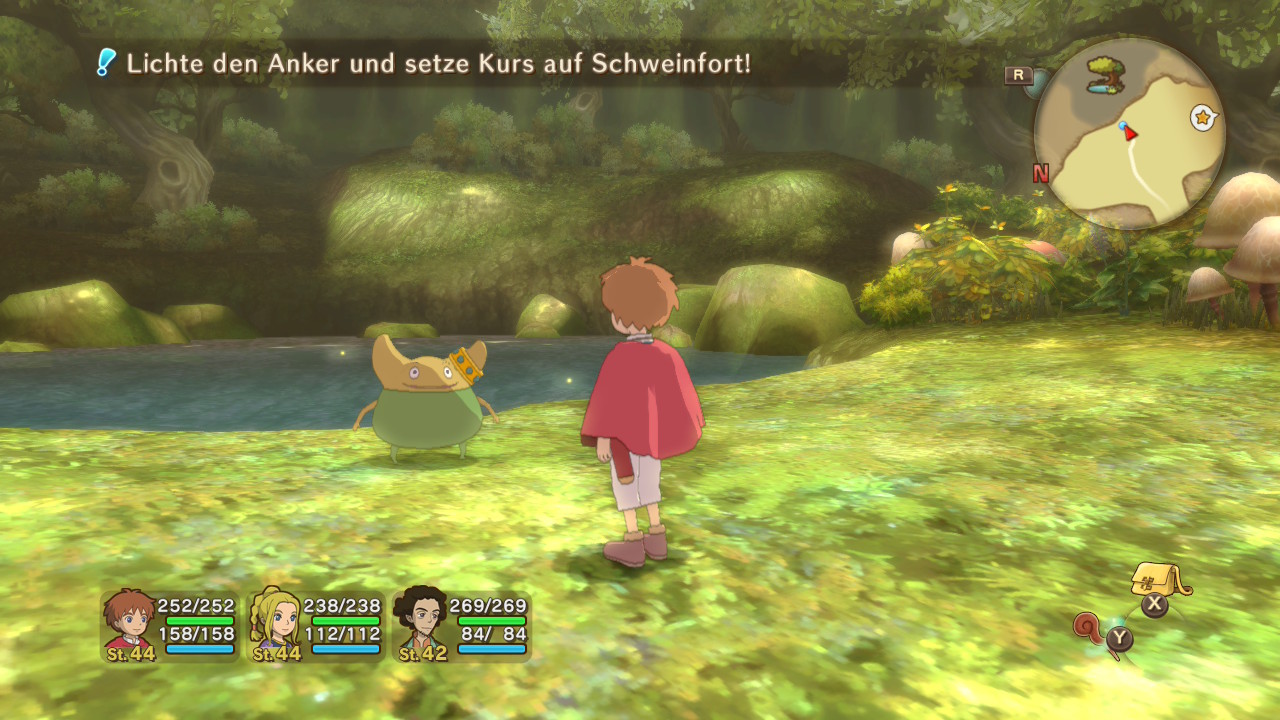
Task: Use the red horn icon
Action: point(1091,629)
